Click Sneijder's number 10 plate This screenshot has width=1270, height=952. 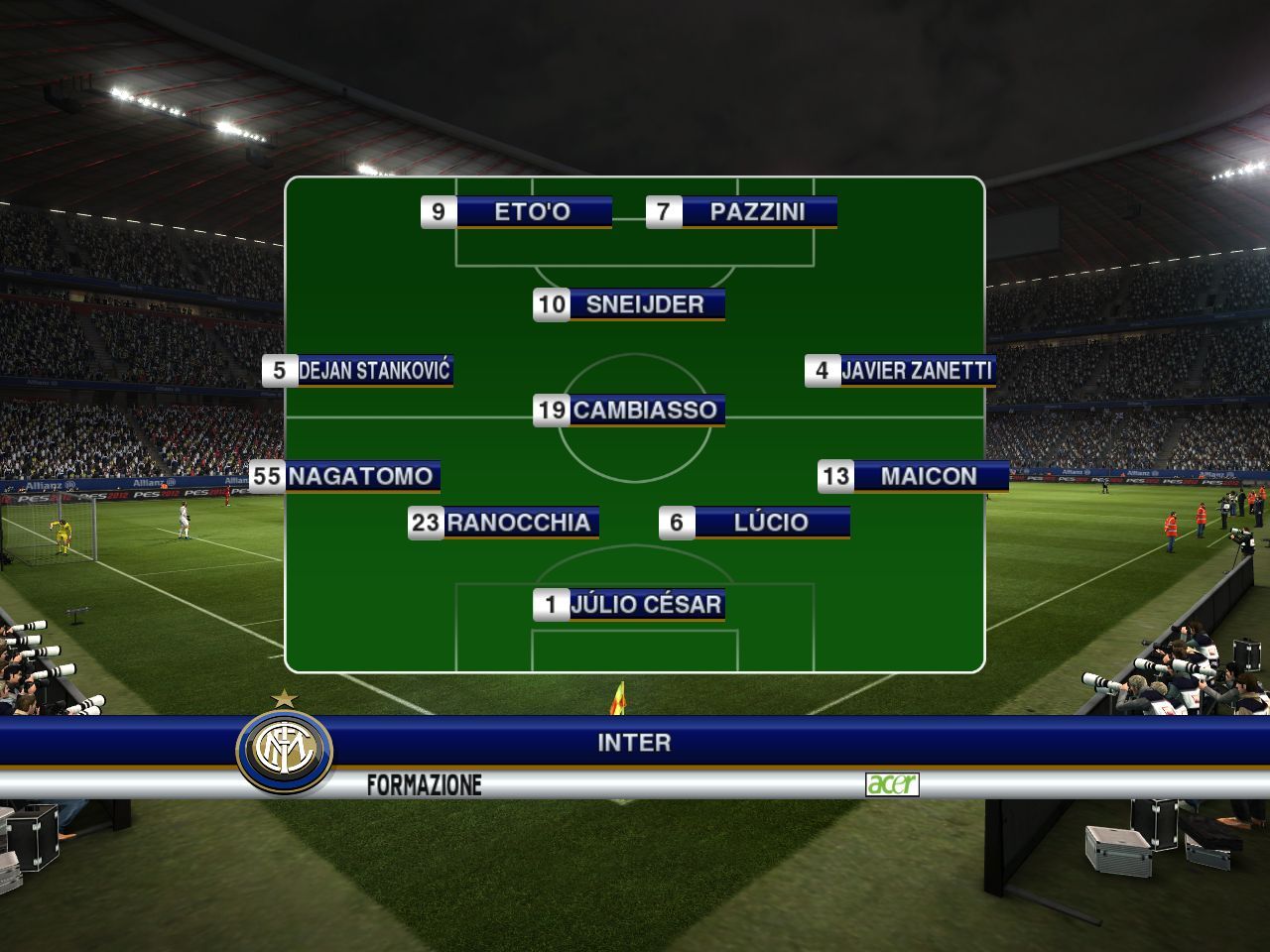[629, 304]
